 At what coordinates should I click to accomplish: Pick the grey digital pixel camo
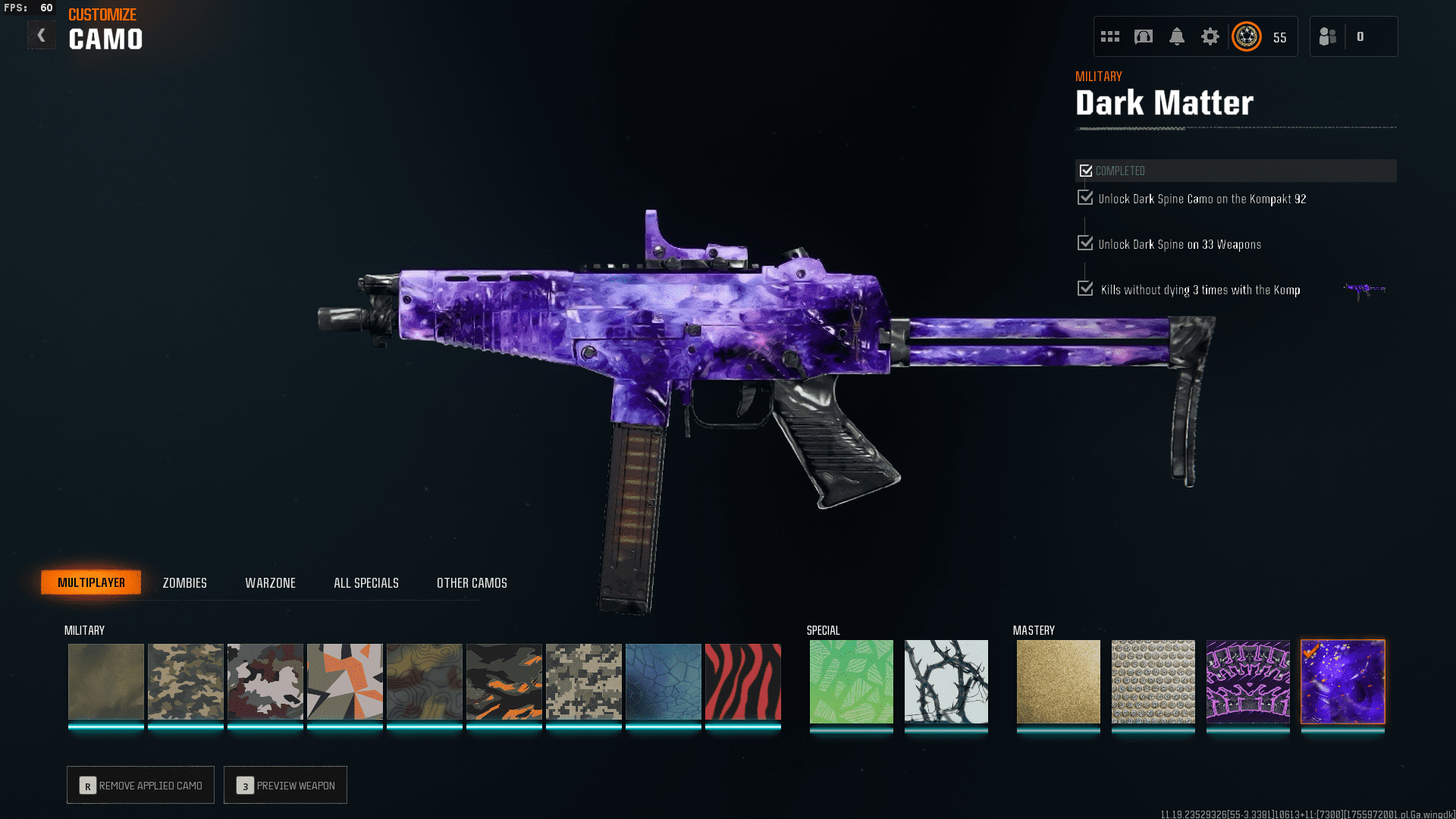[x=583, y=681]
